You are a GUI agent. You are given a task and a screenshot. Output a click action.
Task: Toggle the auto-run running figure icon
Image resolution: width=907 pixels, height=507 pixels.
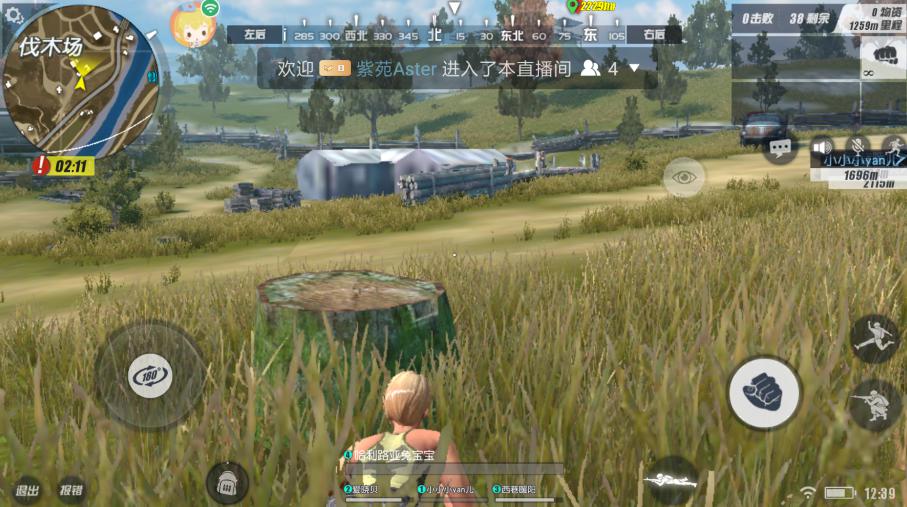click(x=893, y=146)
